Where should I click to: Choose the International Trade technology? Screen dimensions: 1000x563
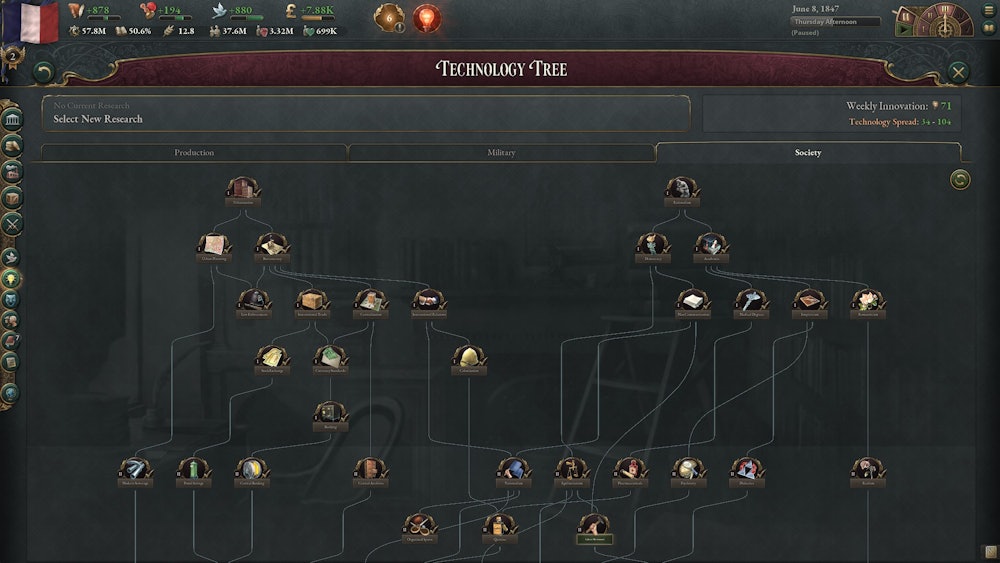click(312, 301)
